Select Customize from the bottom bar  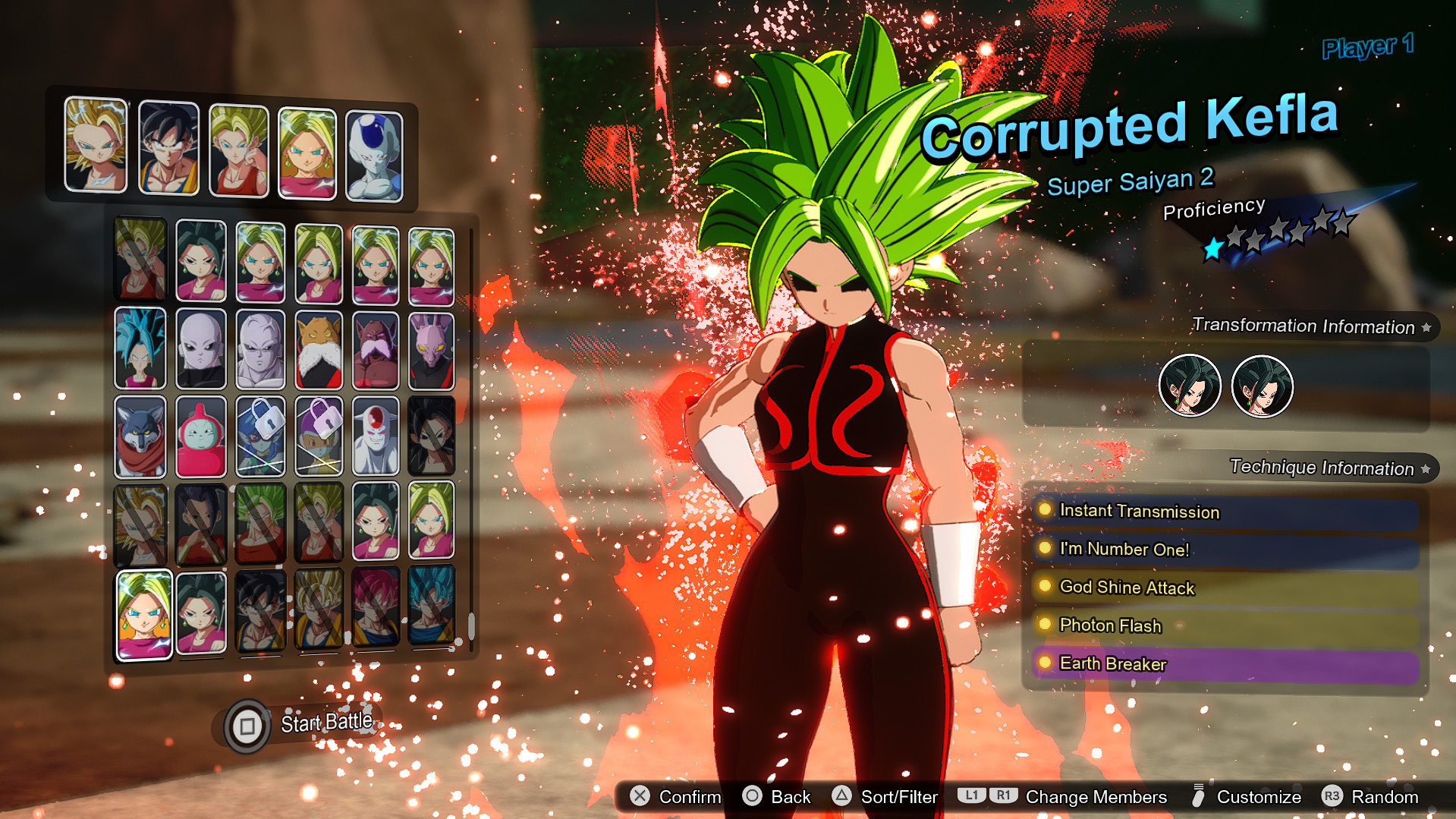pos(1259,796)
